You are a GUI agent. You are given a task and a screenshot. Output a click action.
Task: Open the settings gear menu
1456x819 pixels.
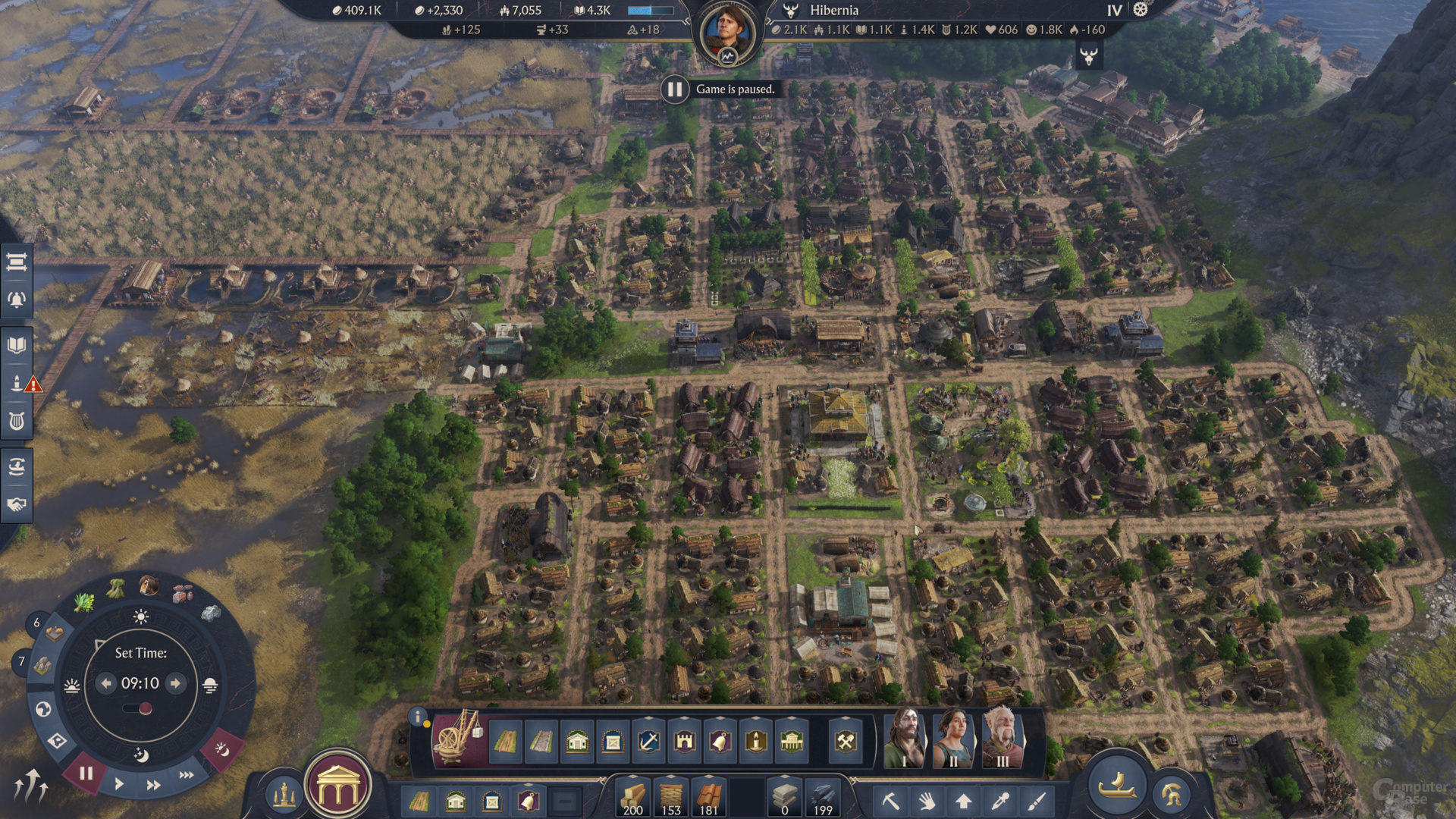tap(1141, 10)
